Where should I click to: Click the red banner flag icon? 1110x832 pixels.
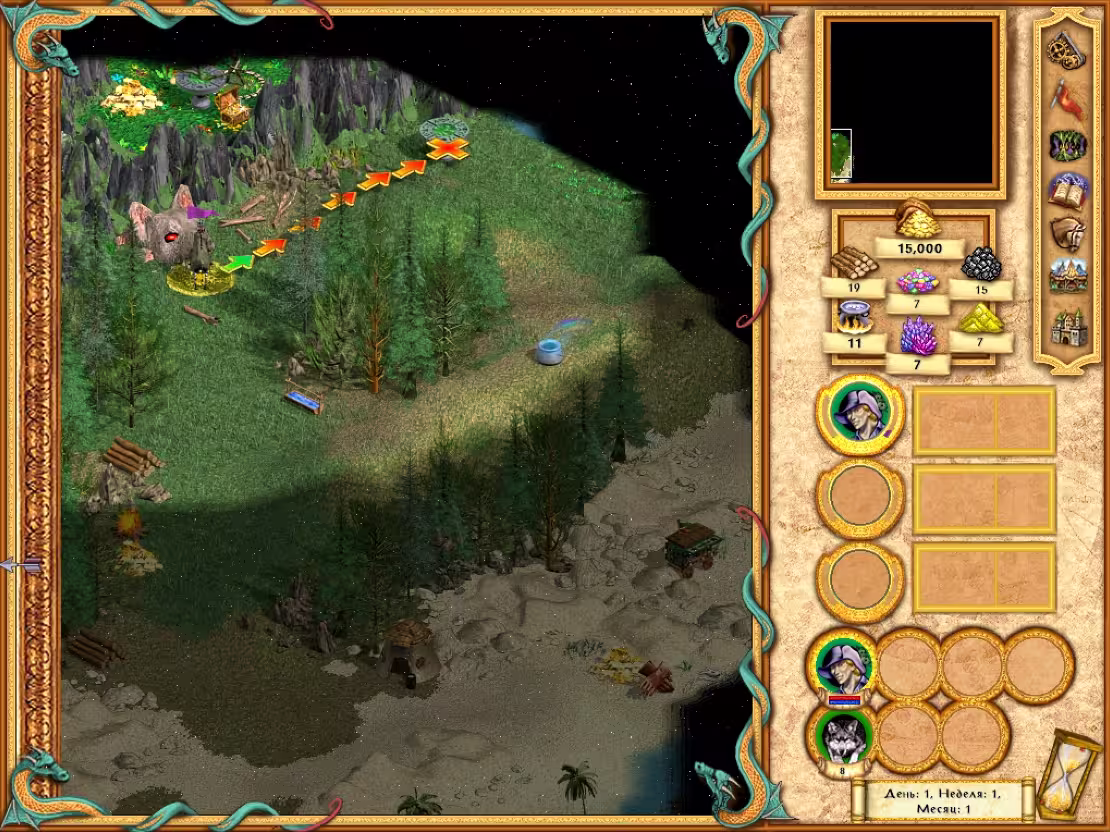click(1068, 97)
